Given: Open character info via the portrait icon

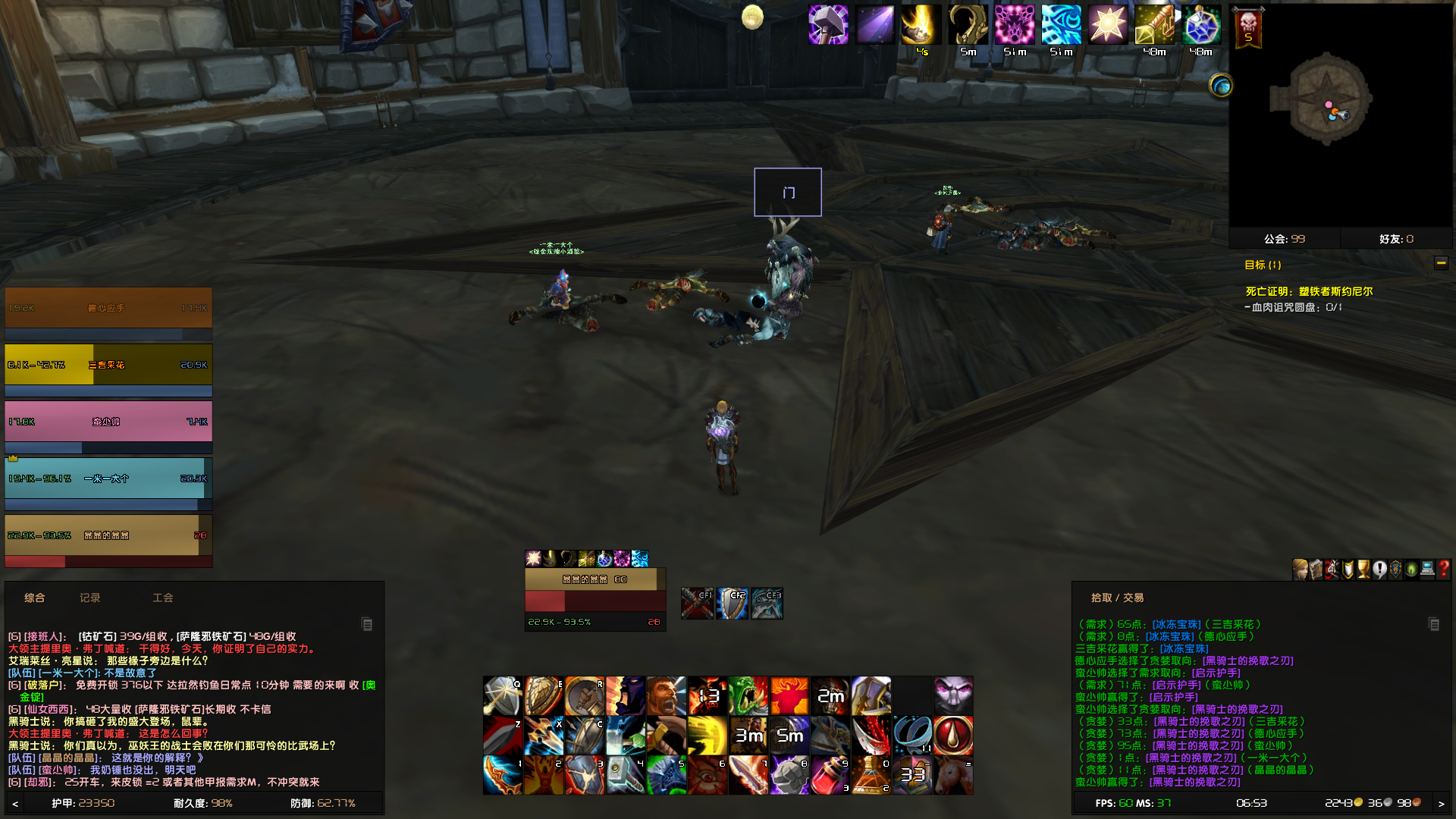Looking at the screenshot, I should click(1300, 570).
